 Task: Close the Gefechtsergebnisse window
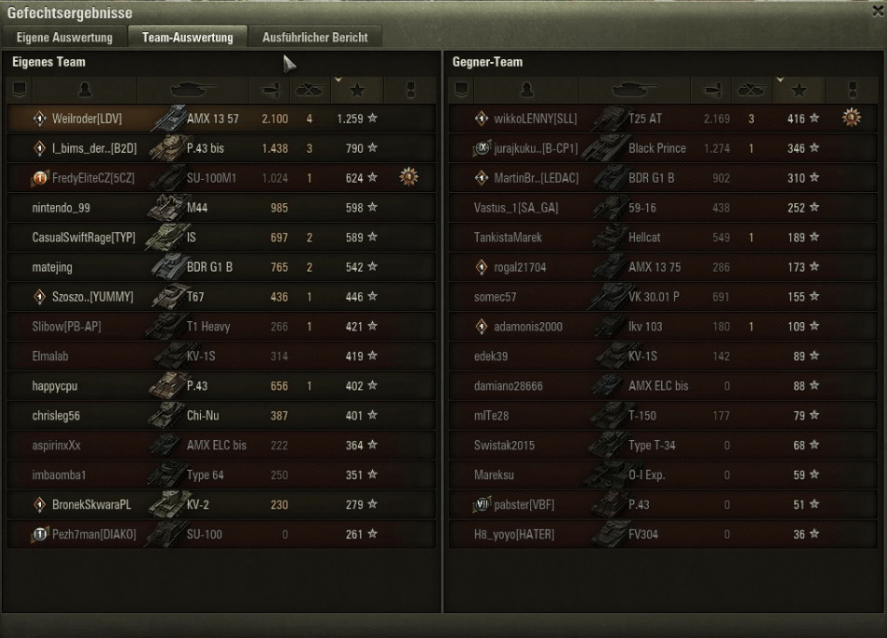[877, 10]
